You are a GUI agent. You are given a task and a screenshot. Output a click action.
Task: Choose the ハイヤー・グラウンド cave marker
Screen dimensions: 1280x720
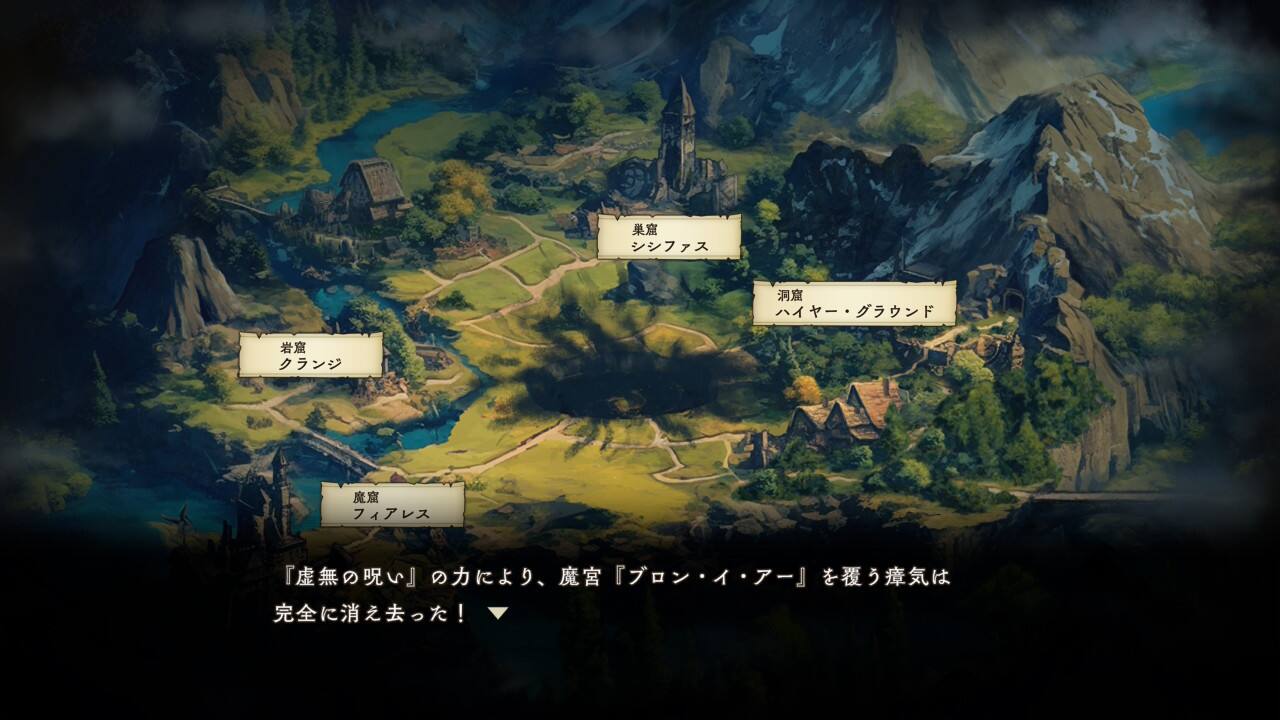point(854,303)
